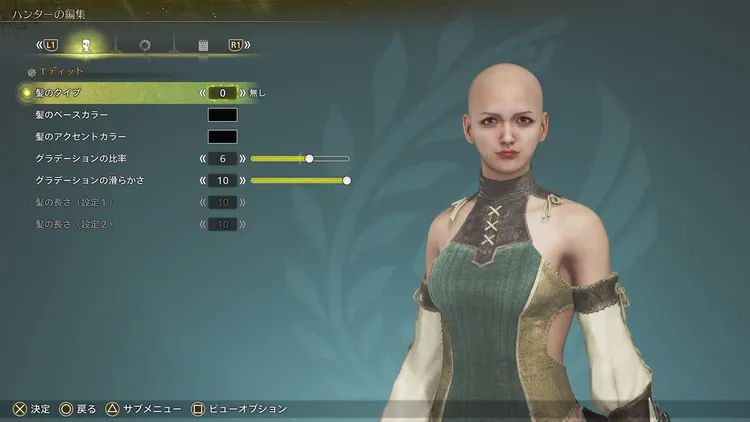
Task: Increase gradation ratio with right arrow
Action: [x=242, y=159]
